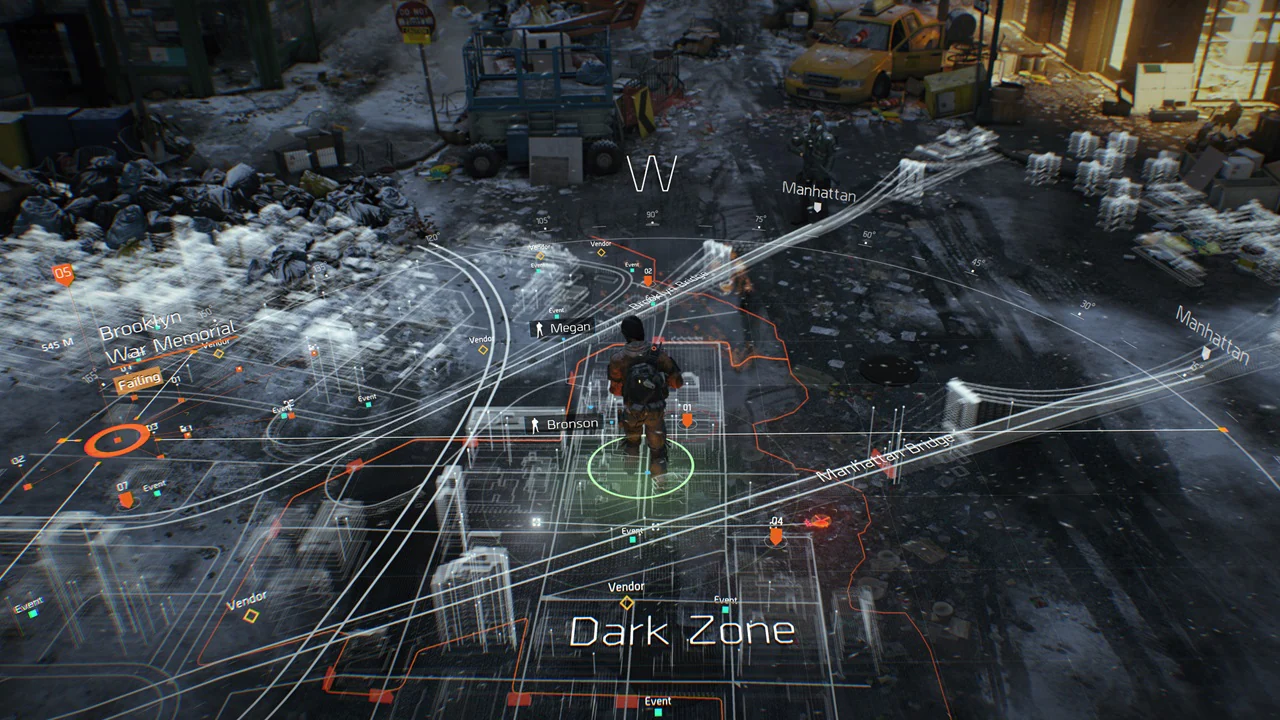Toggle the teal Event marker below the player
1280x720 pixels.
pos(630,536)
